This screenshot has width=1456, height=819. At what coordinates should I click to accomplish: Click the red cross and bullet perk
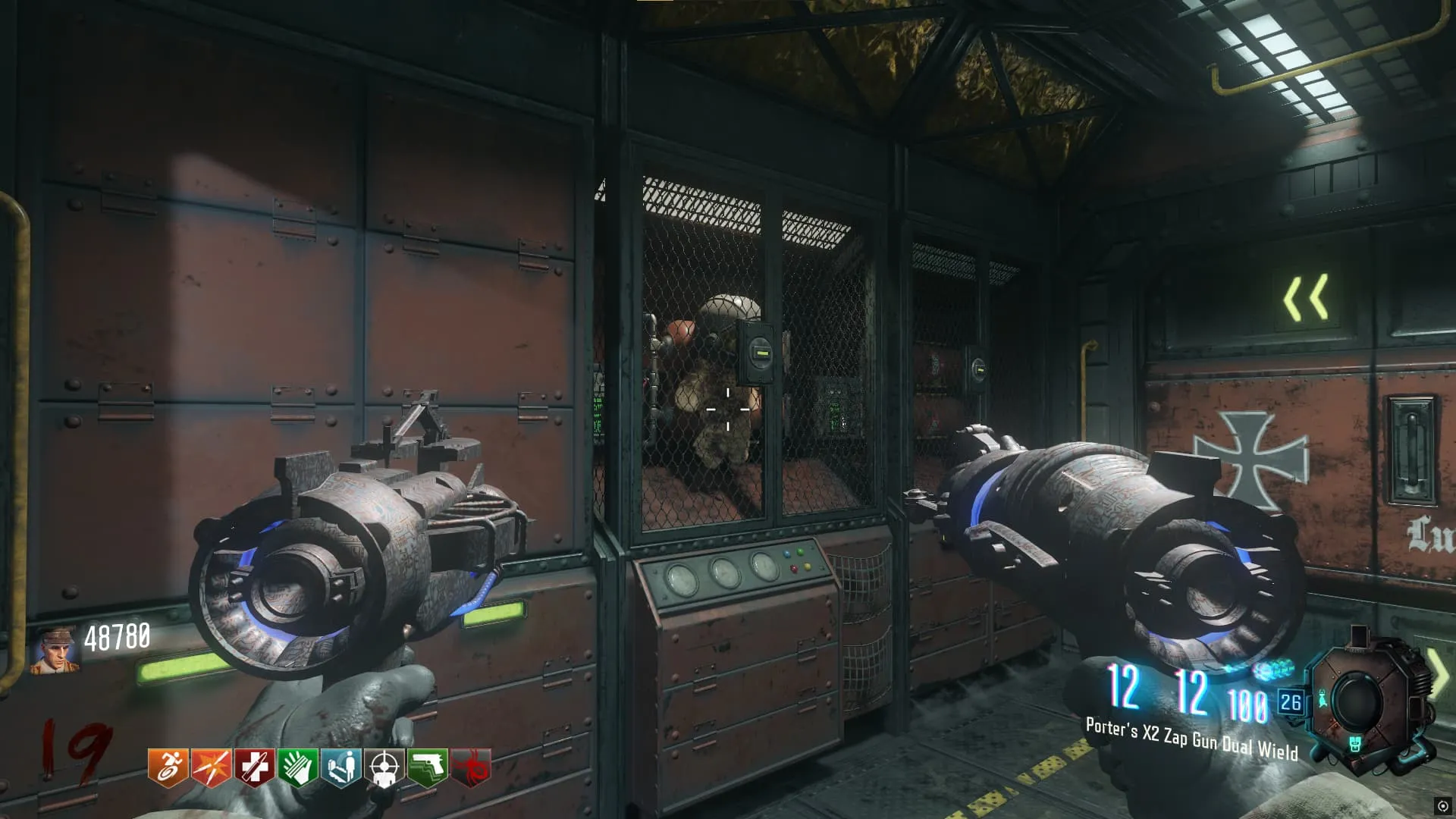click(255, 767)
